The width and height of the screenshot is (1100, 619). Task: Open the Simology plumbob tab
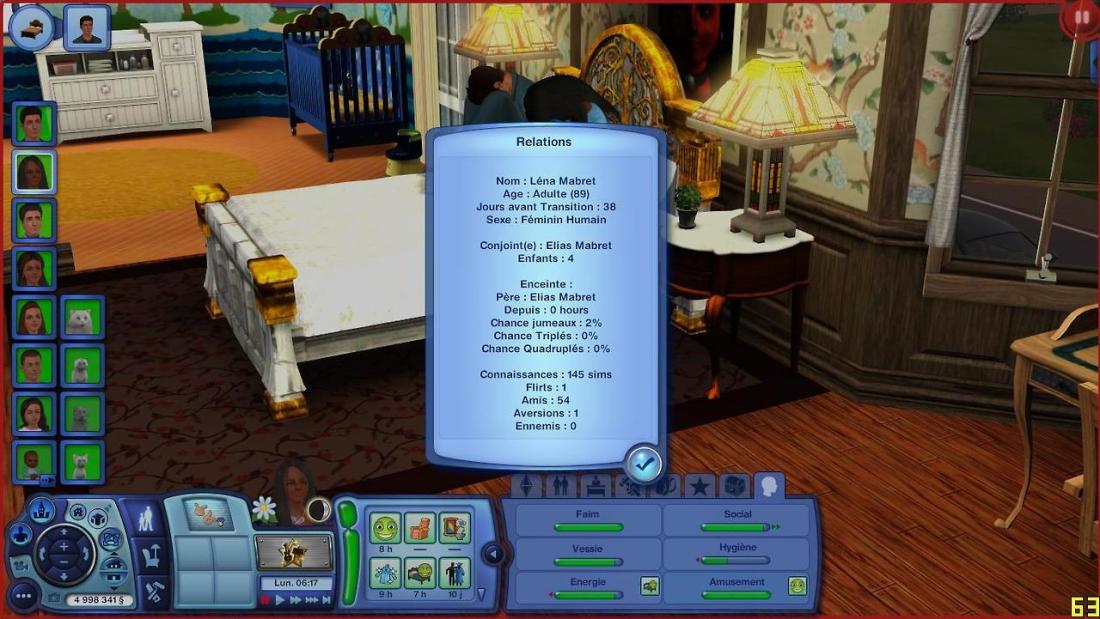point(527,487)
